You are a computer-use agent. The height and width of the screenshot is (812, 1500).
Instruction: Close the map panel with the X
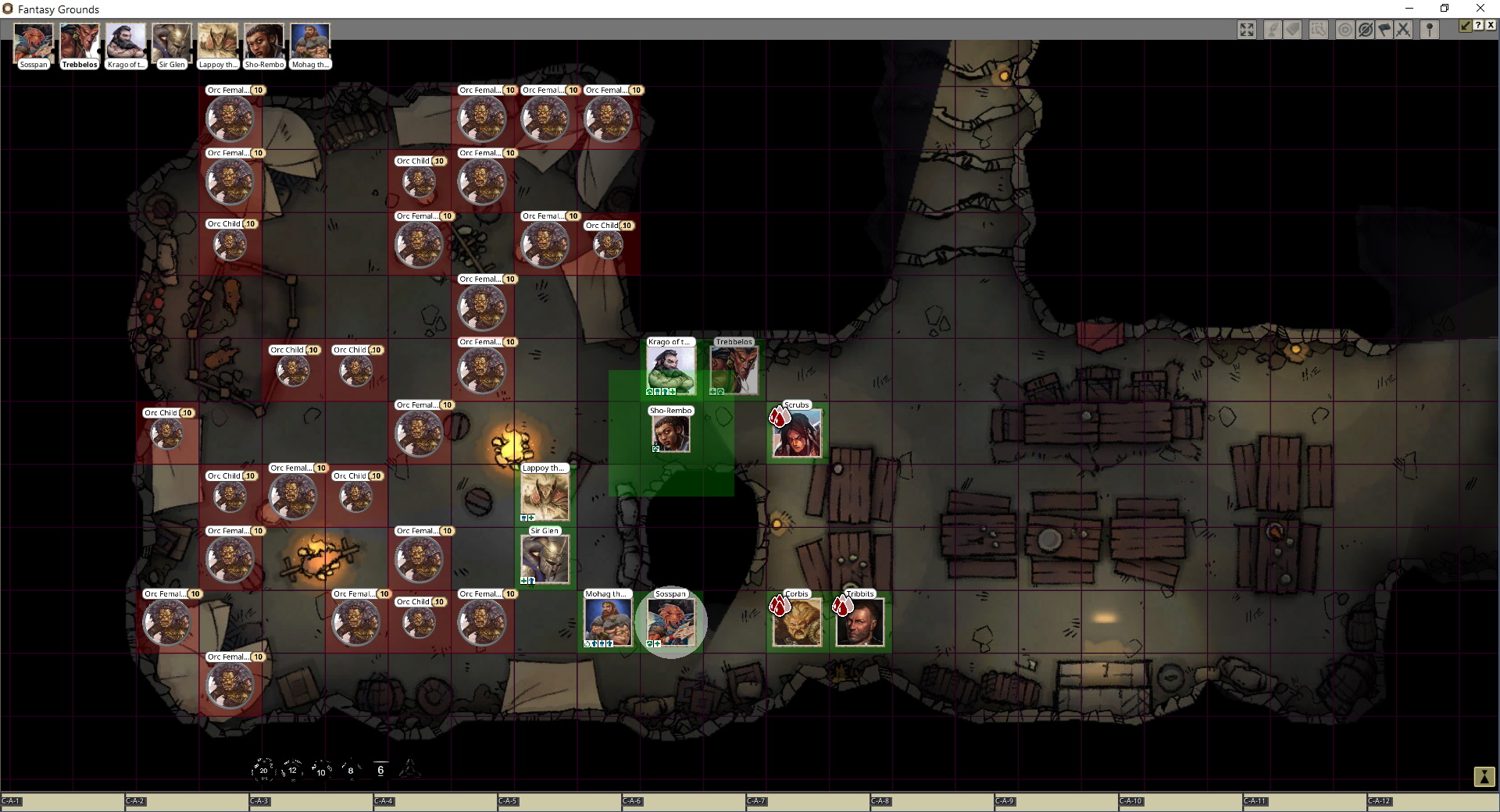click(x=1491, y=26)
